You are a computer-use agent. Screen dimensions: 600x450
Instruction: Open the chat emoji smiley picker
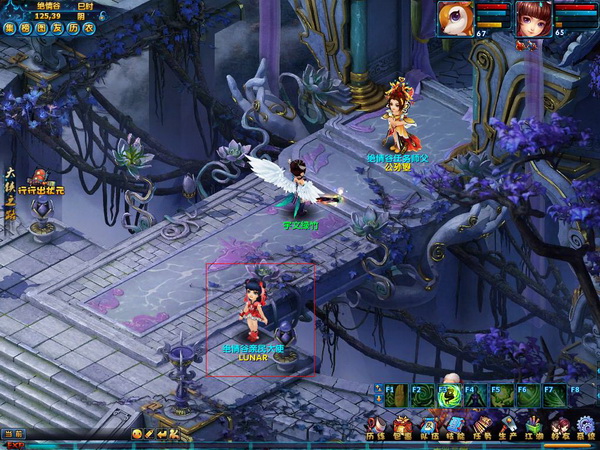click(137, 434)
